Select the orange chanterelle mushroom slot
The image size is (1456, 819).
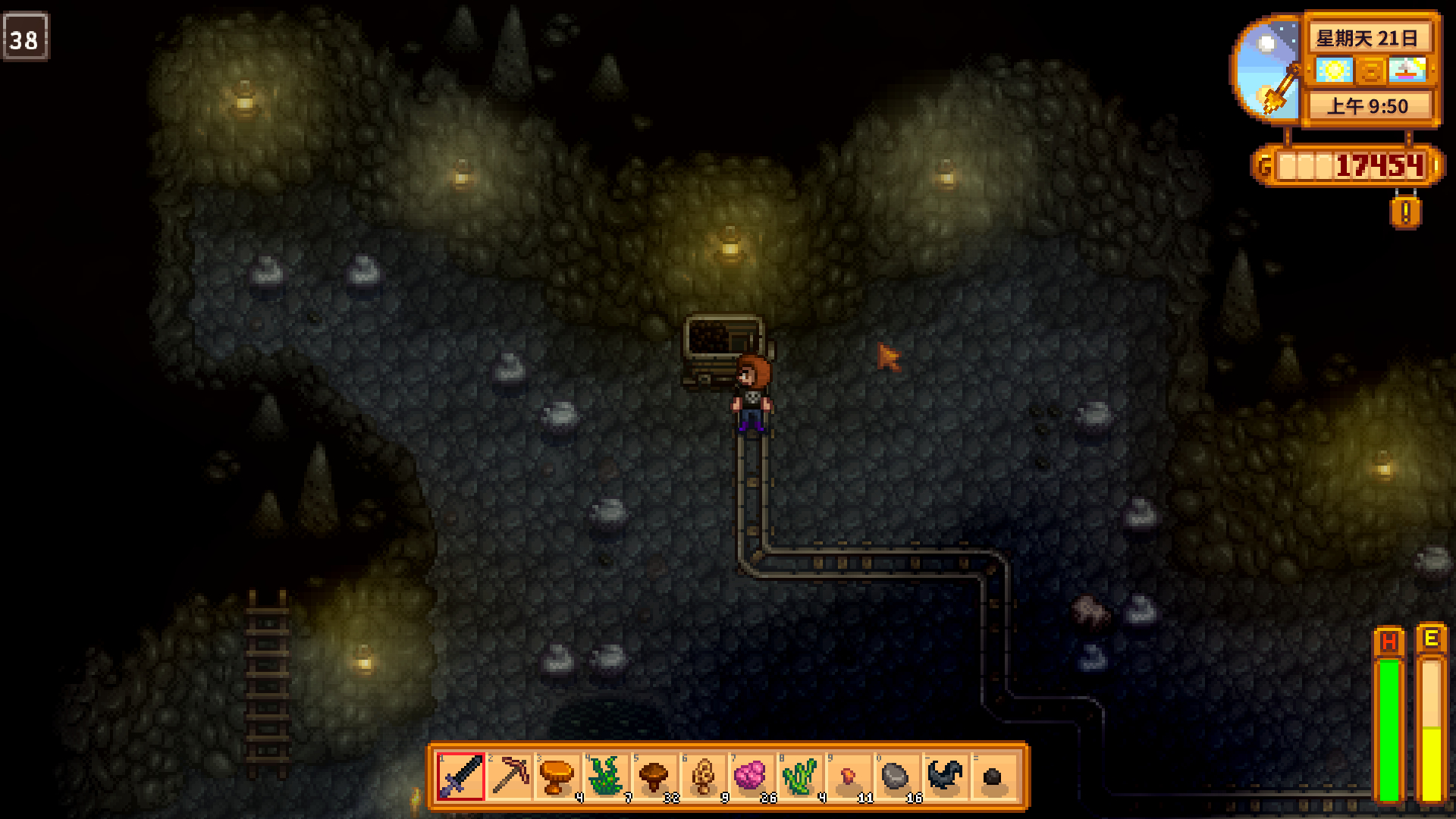tap(558, 777)
